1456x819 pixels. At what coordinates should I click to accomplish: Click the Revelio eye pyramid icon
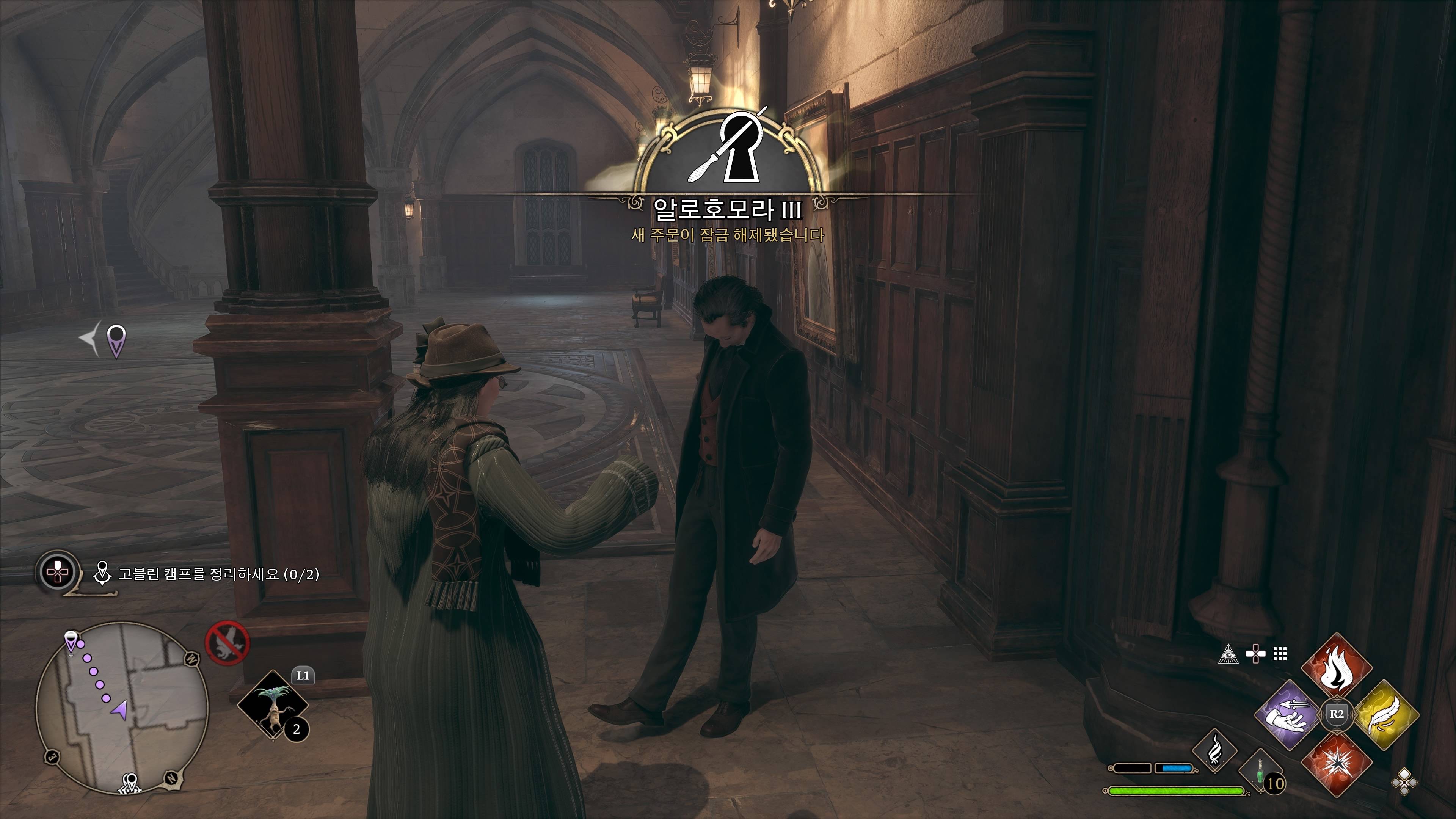coord(1228,654)
